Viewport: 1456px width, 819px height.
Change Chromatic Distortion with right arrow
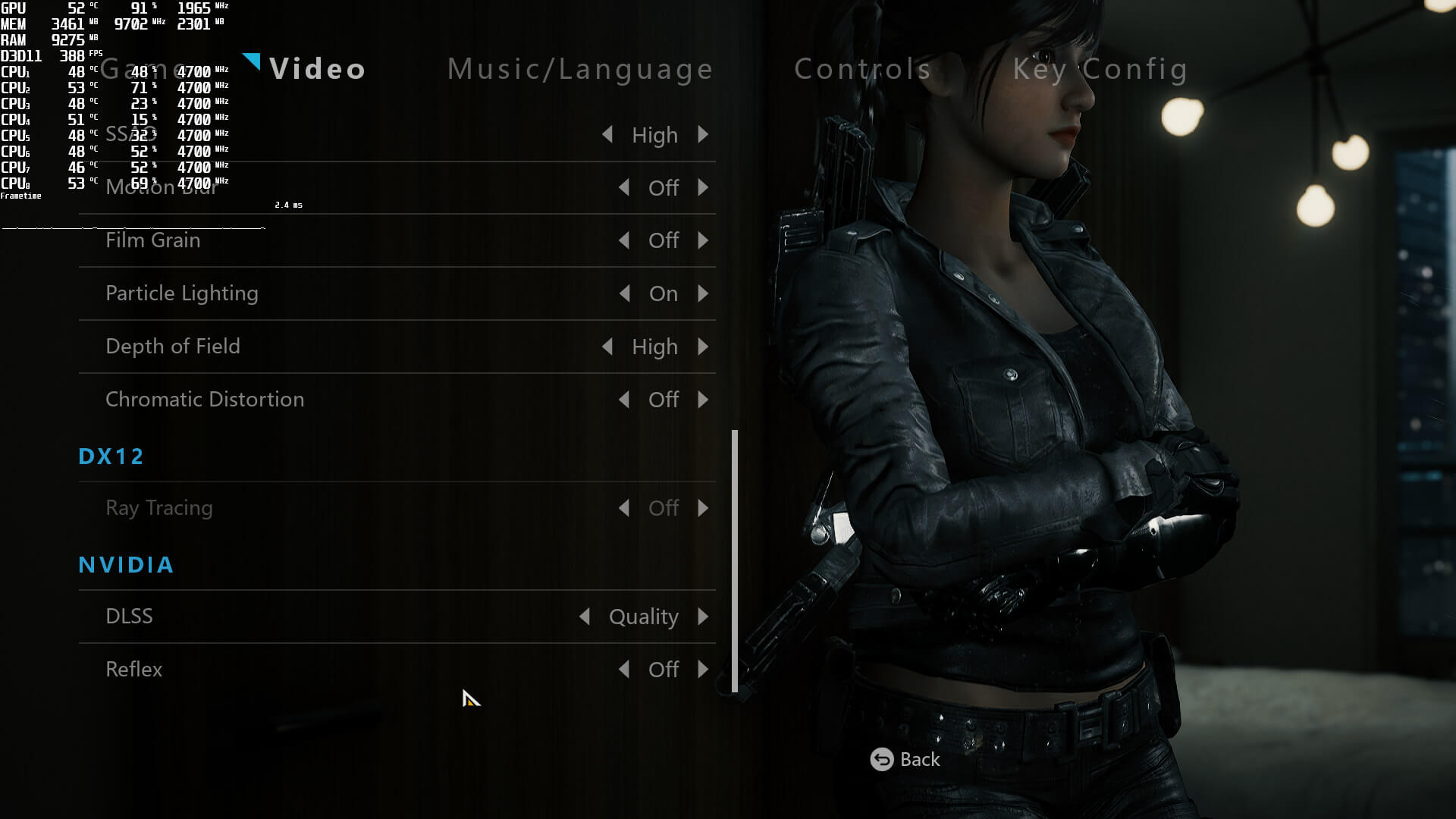coord(703,400)
